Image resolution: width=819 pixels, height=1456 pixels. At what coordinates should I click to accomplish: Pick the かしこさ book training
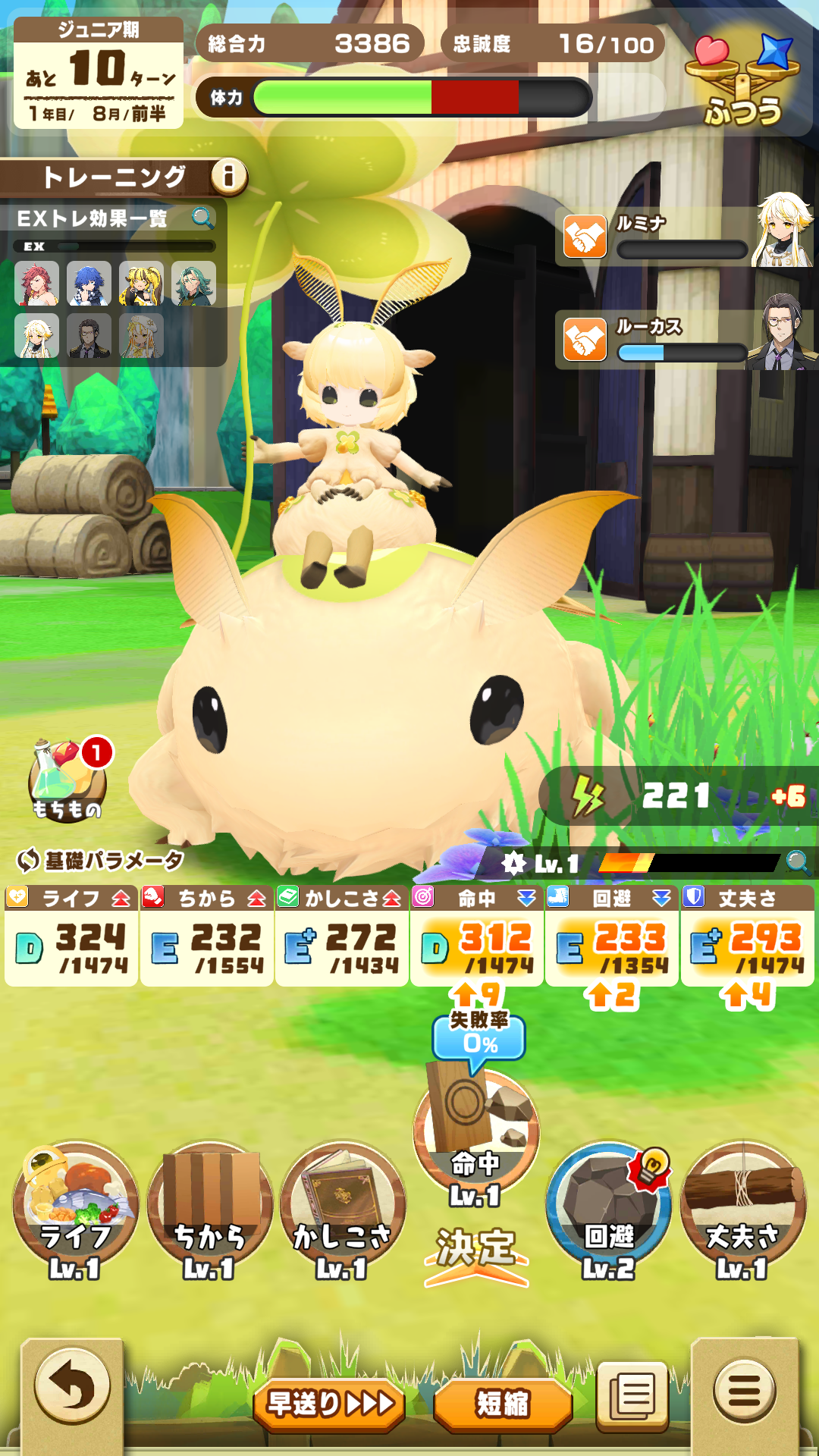[343, 1206]
